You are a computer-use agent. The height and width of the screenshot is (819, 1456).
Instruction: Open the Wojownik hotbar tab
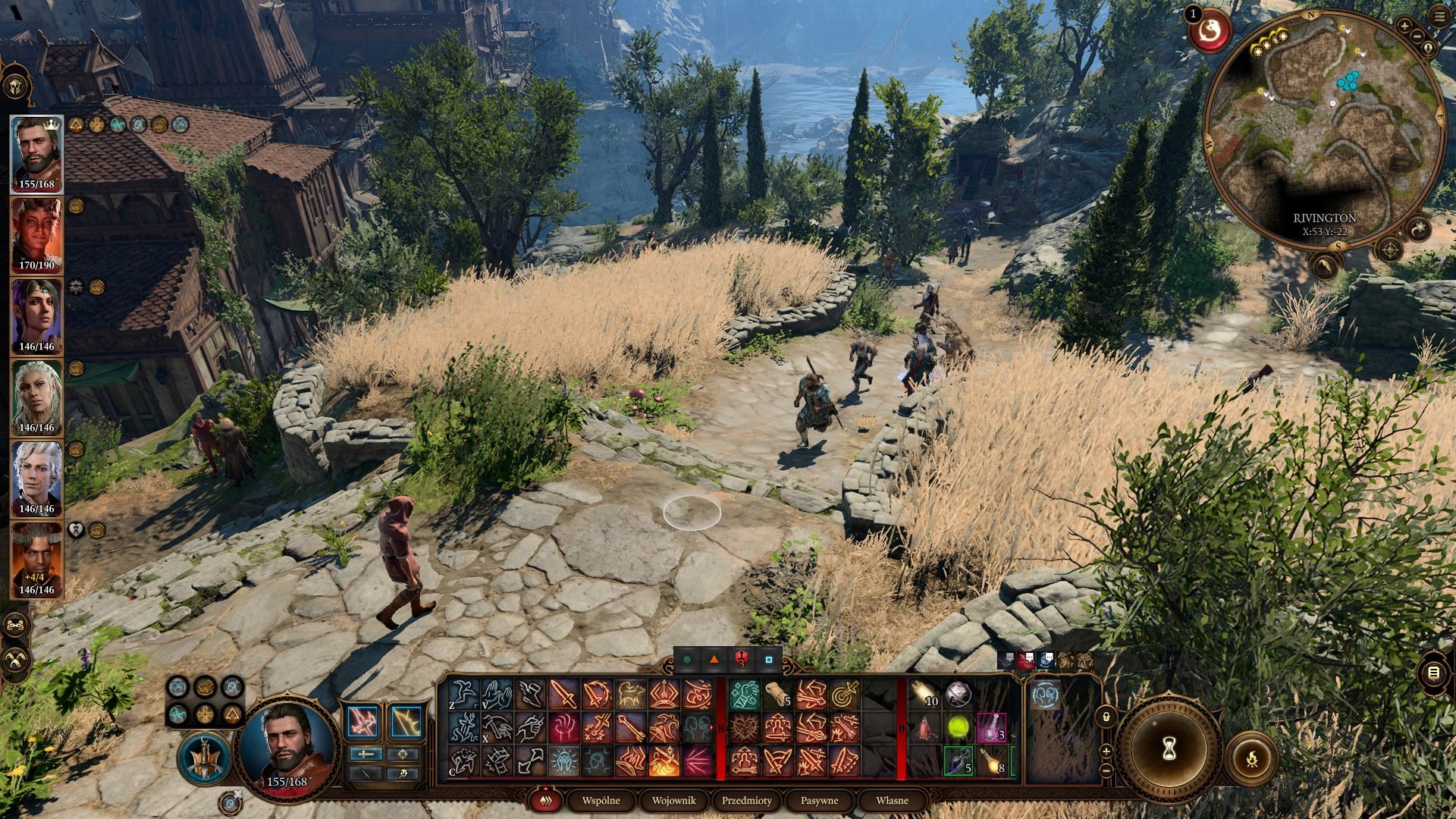coord(673,800)
